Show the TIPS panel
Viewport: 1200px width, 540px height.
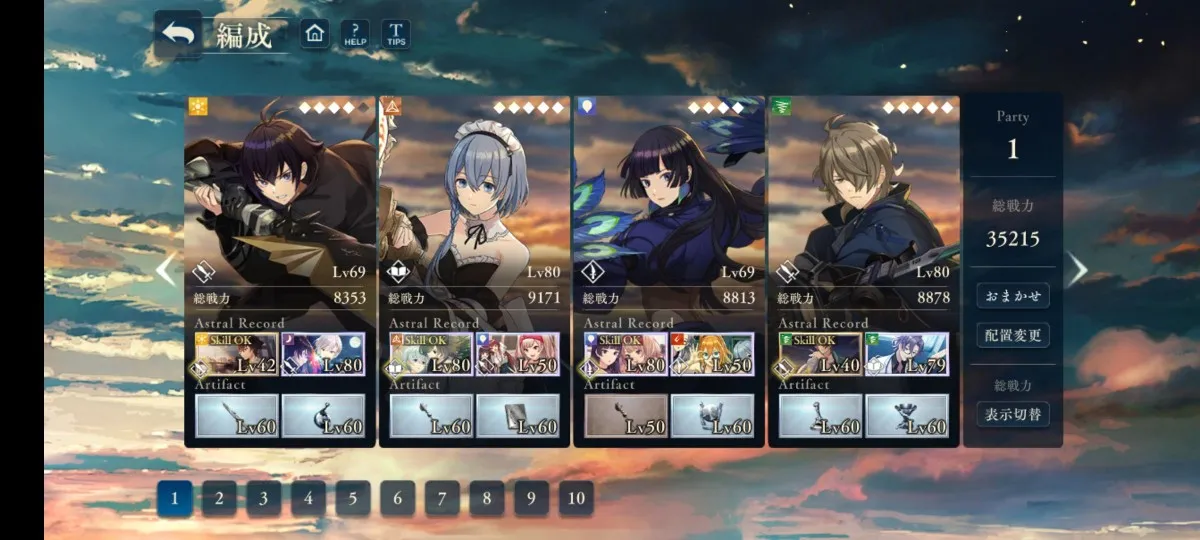tap(395, 34)
